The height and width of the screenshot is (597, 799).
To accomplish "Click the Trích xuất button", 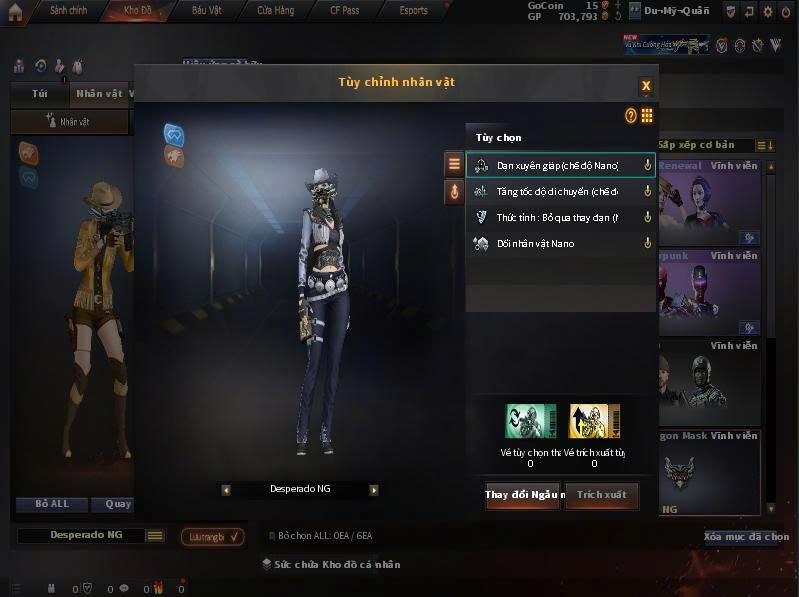I will coord(601,495).
